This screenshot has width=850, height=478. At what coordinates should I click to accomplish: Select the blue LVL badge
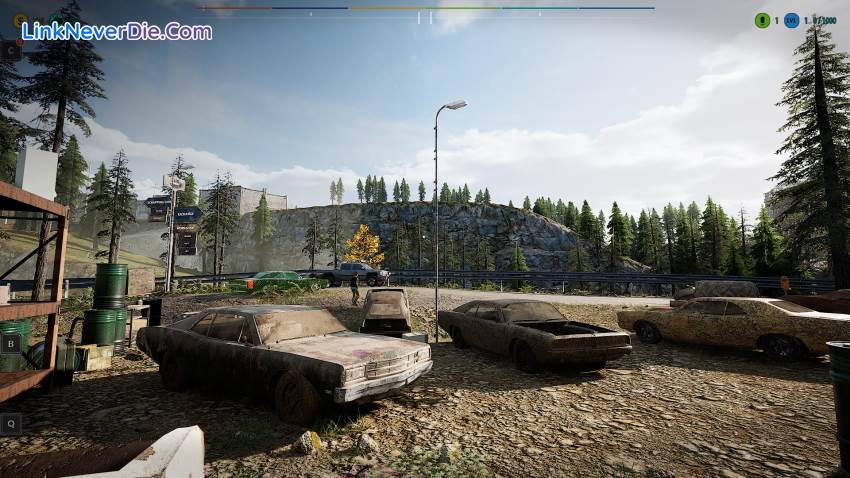tap(792, 20)
